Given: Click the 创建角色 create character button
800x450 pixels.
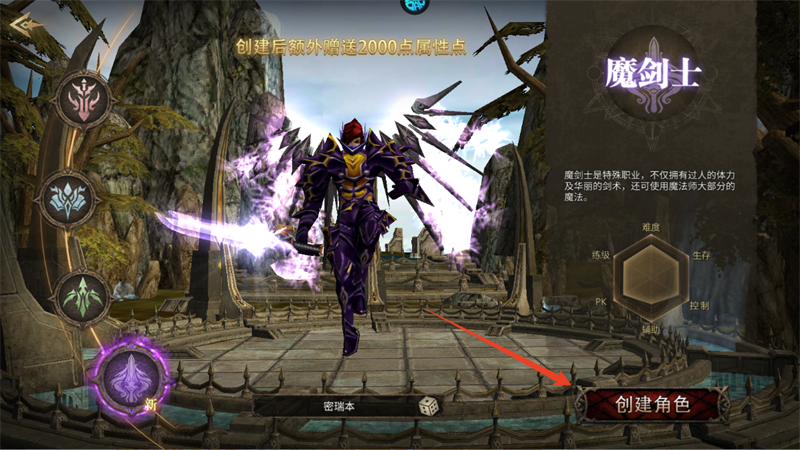Looking at the screenshot, I should coord(653,405).
